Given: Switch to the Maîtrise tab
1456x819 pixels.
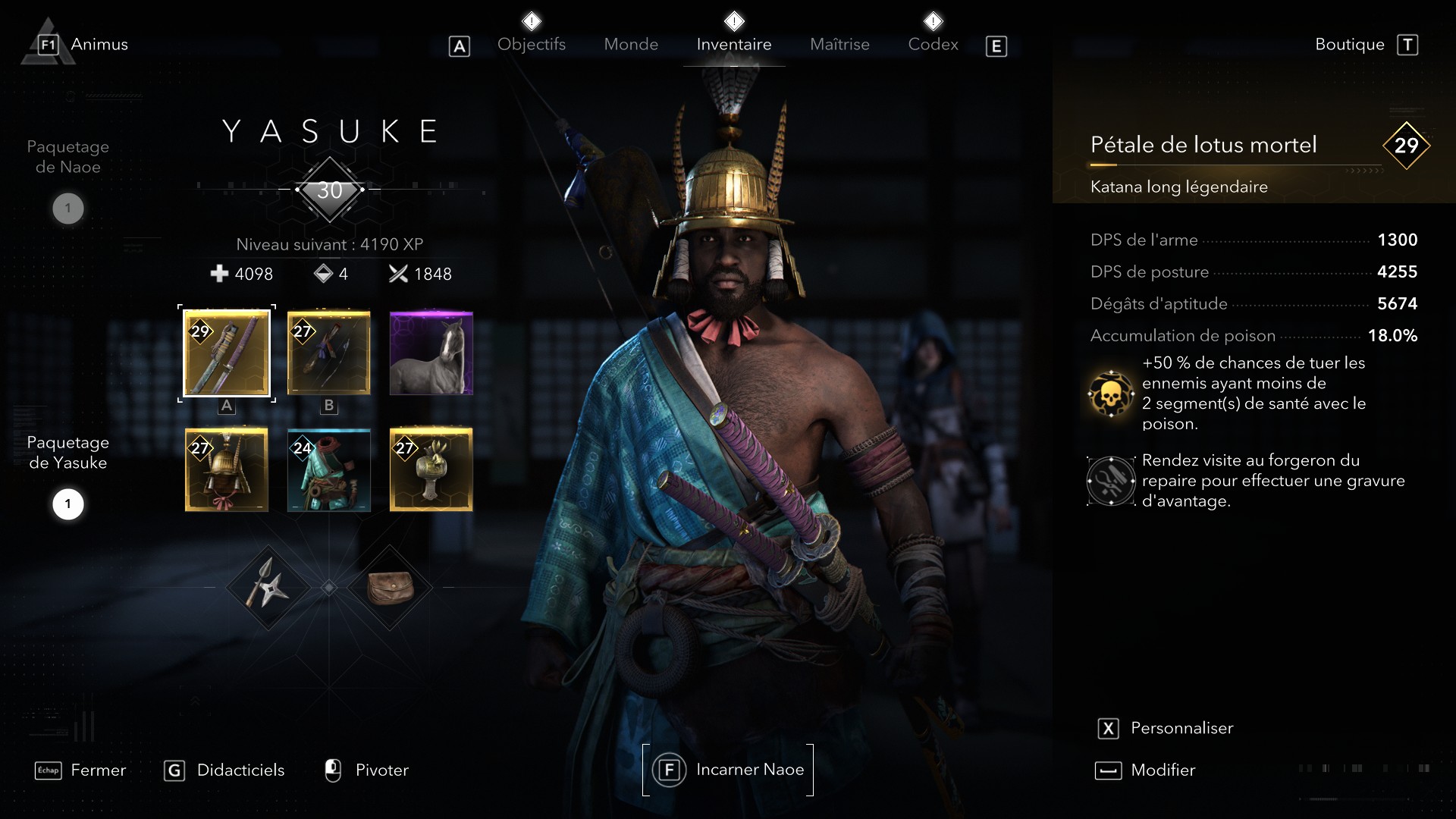Looking at the screenshot, I should [839, 44].
